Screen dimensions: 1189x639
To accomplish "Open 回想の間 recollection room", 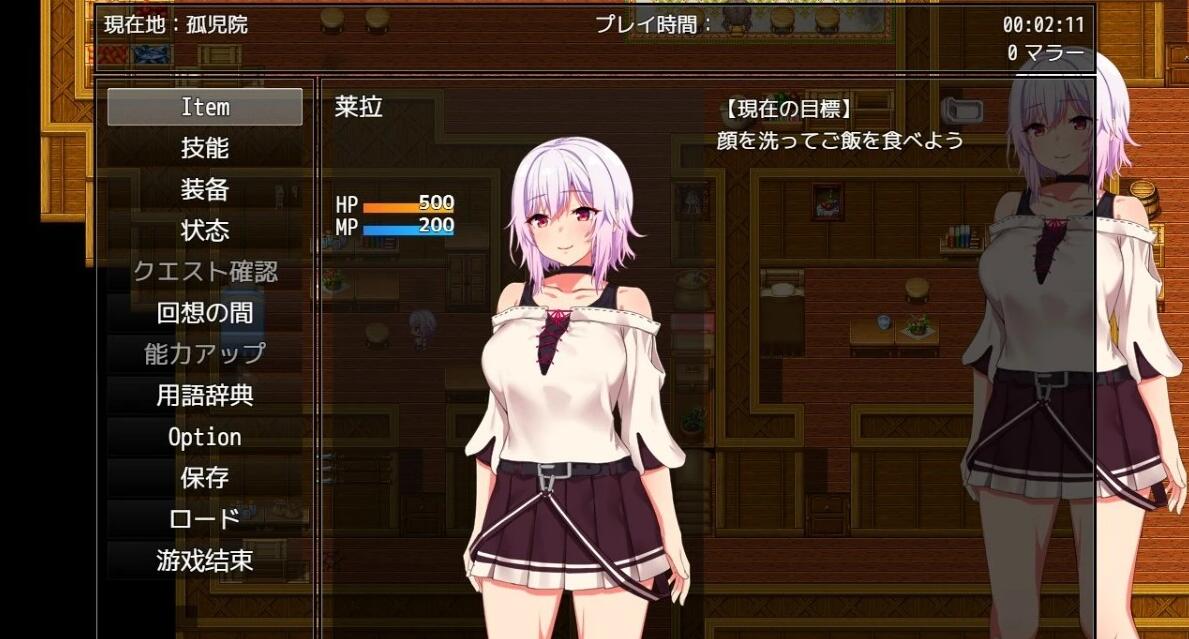I will click(205, 313).
